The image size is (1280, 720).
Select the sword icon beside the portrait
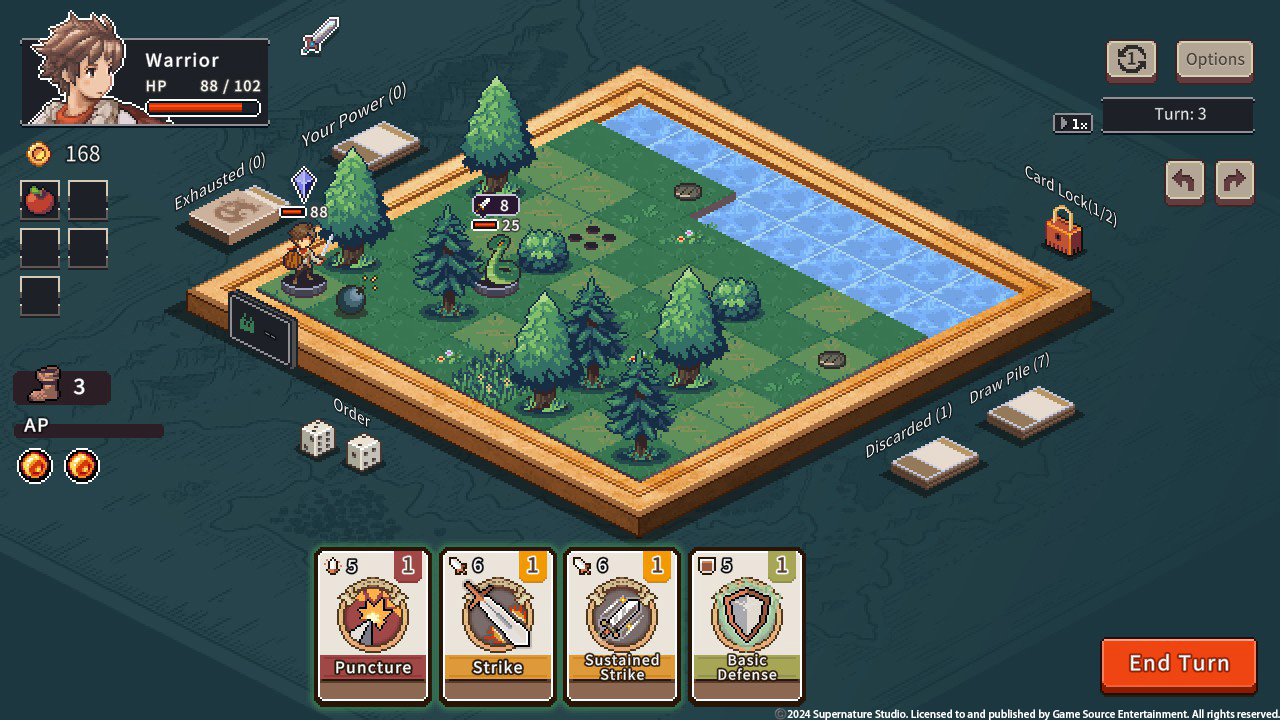[320, 36]
